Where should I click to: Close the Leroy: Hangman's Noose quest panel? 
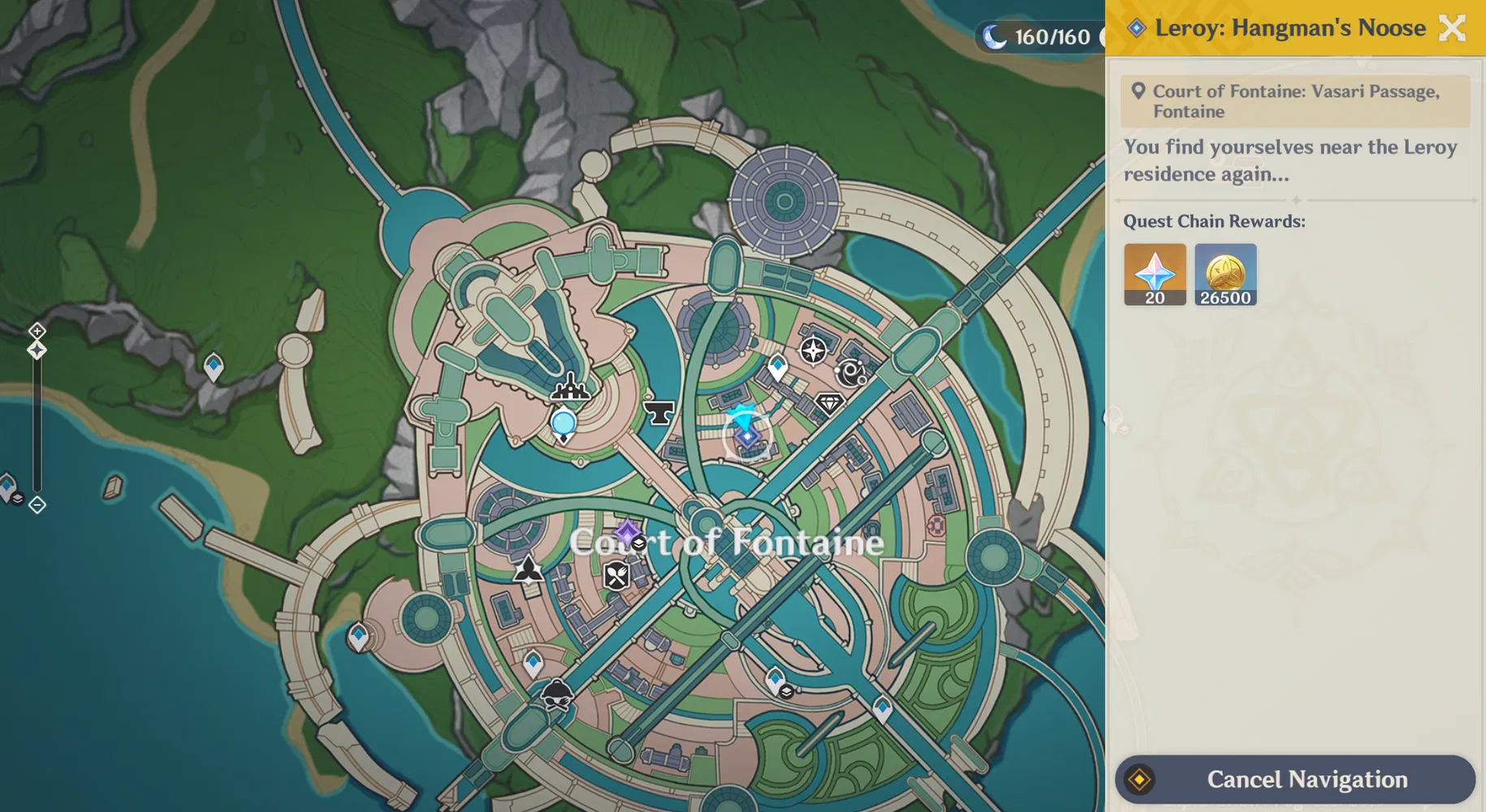(x=1452, y=28)
